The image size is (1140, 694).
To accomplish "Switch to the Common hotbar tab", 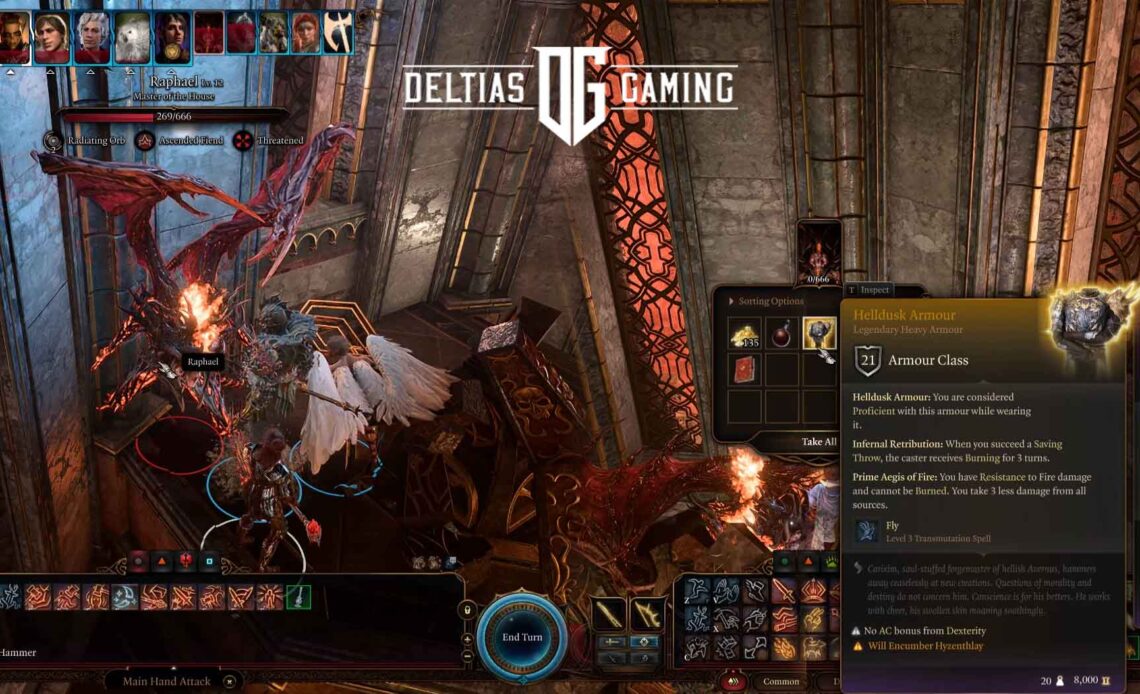I will [x=781, y=682].
